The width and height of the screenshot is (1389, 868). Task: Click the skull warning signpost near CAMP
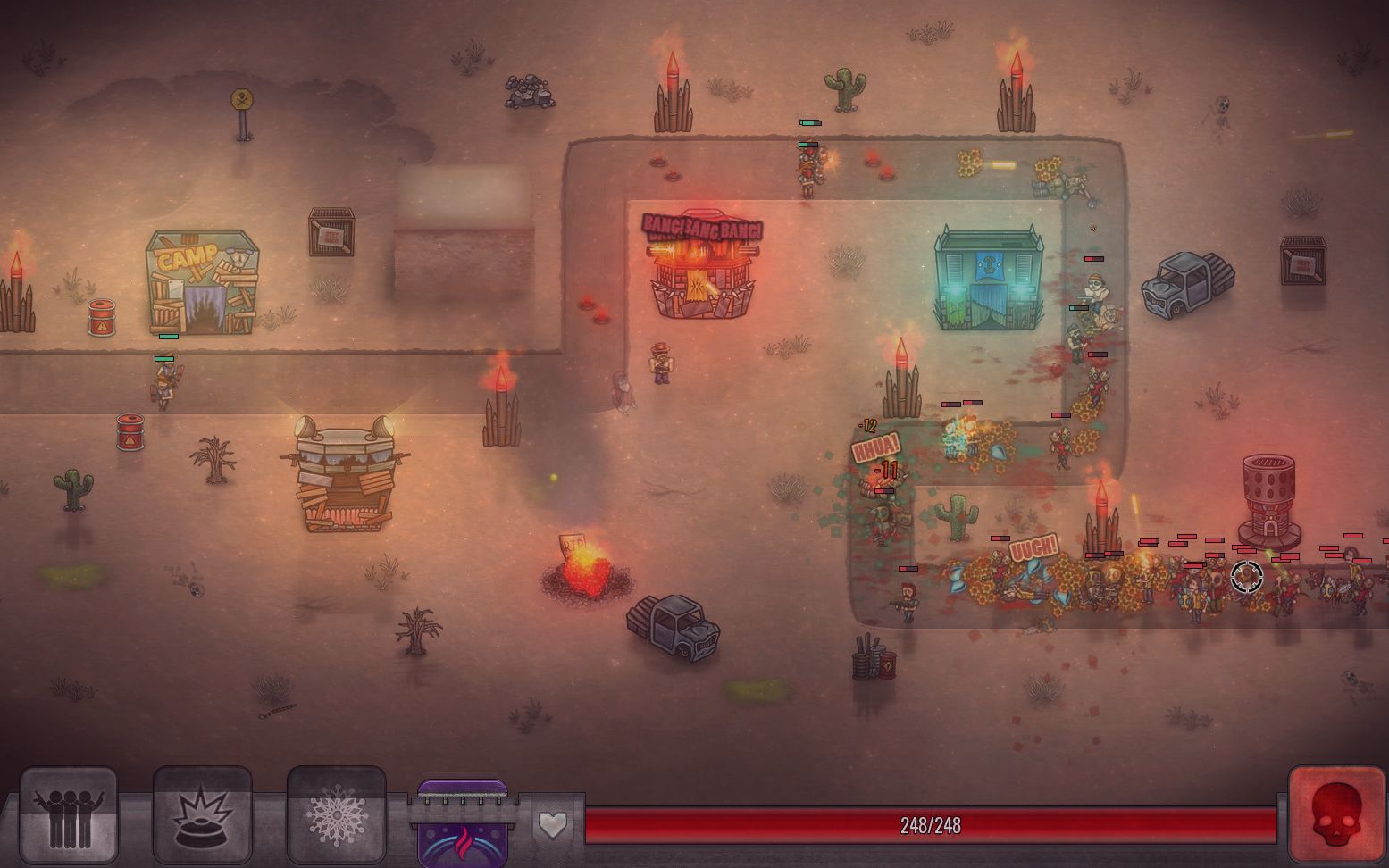click(x=241, y=101)
